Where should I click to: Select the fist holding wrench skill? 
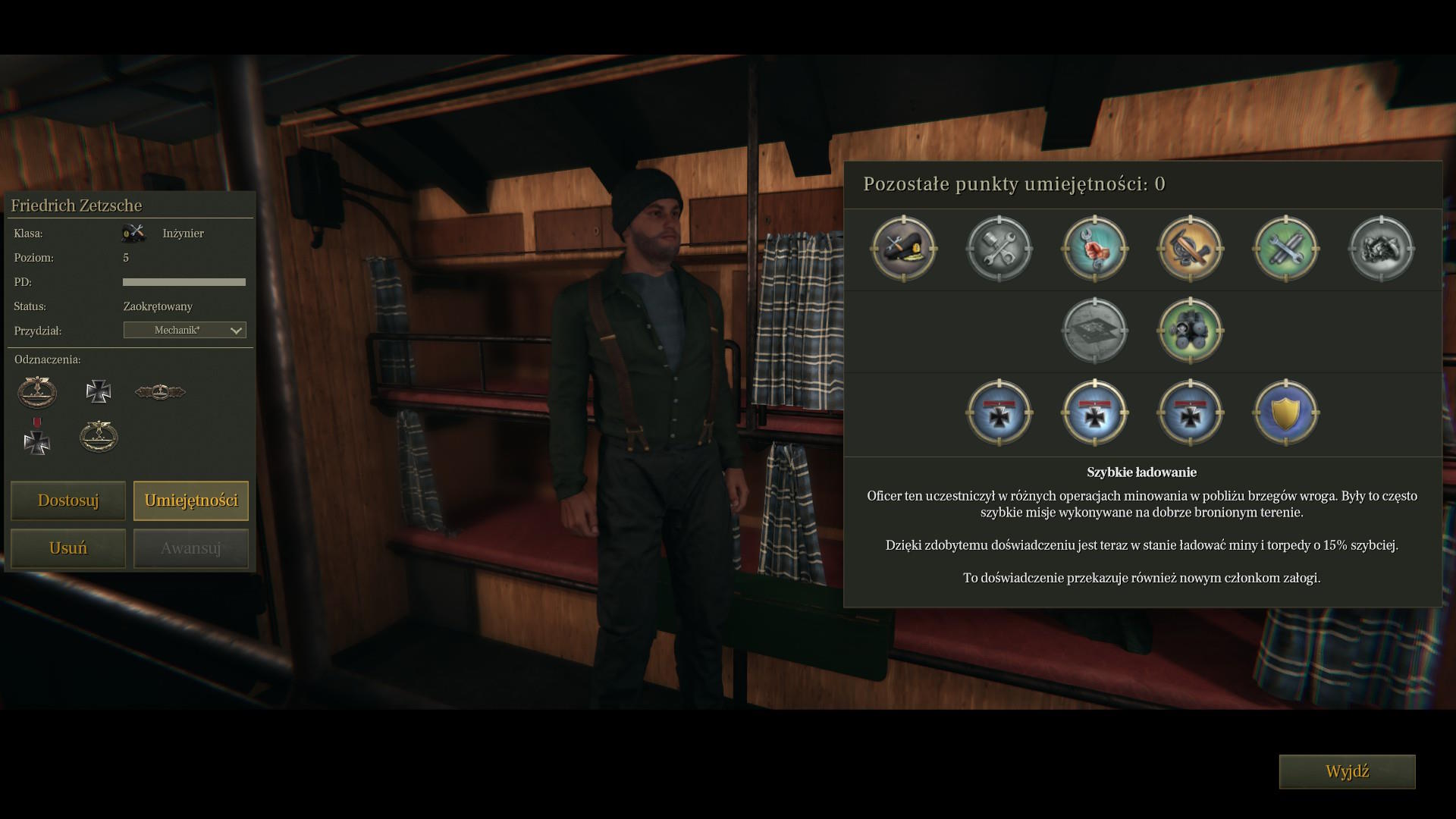(1095, 249)
